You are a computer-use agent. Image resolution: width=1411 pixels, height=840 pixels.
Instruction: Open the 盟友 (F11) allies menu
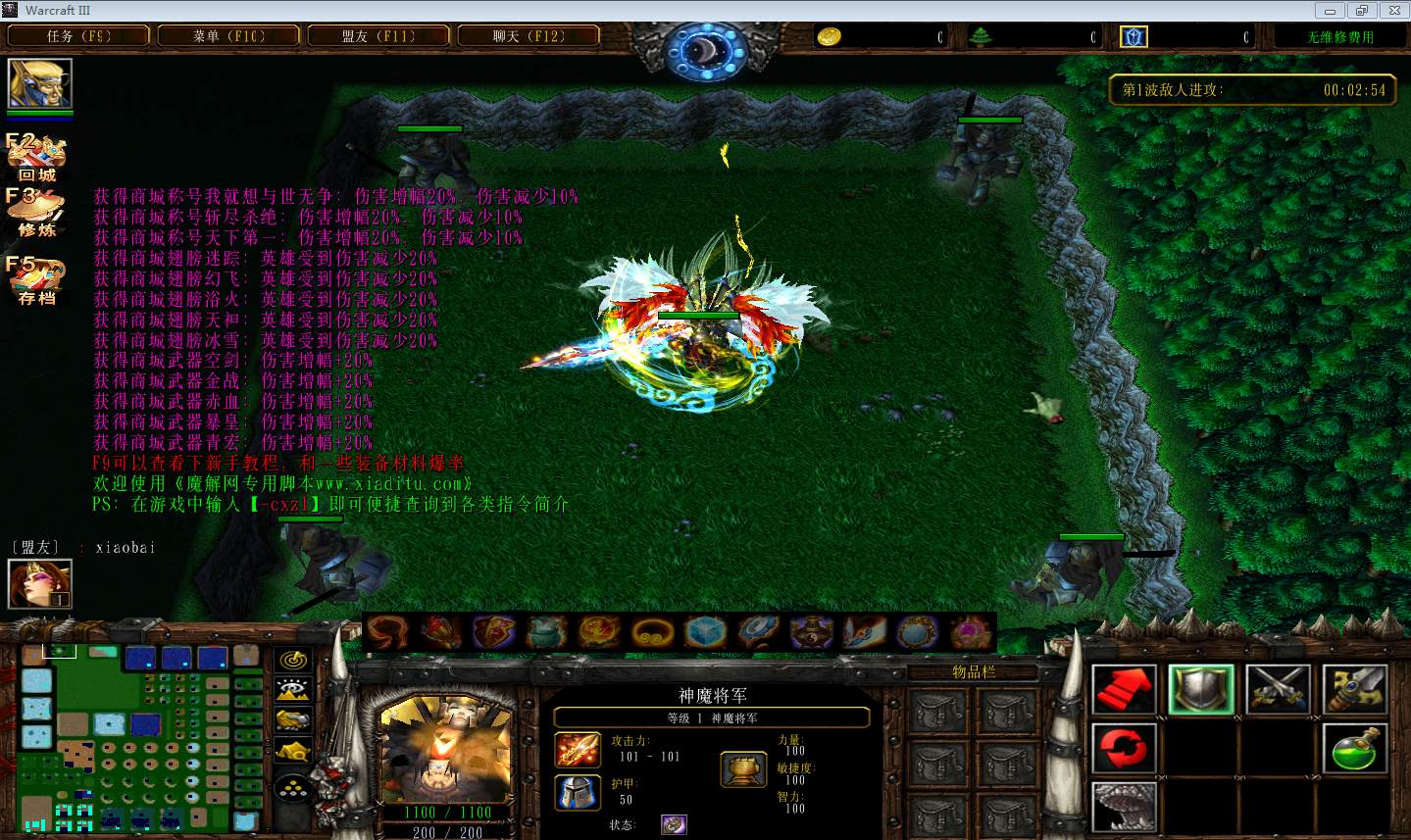[x=378, y=36]
